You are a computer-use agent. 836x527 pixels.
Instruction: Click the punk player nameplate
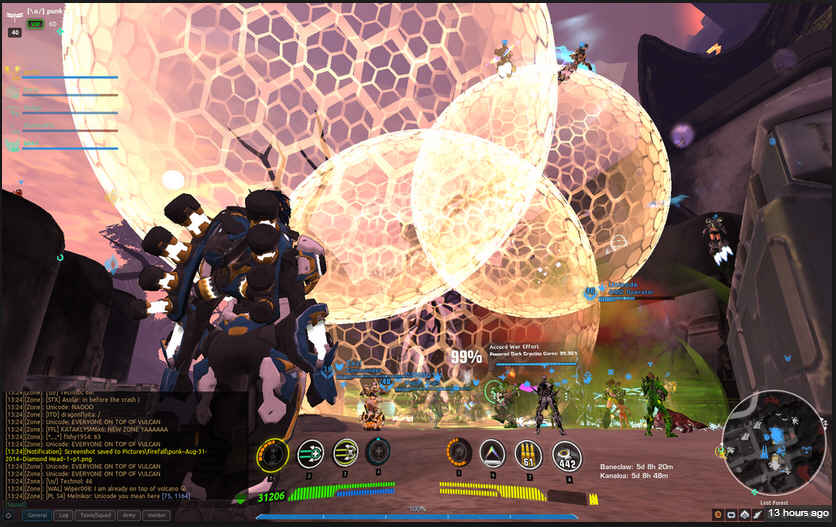[x=50, y=11]
